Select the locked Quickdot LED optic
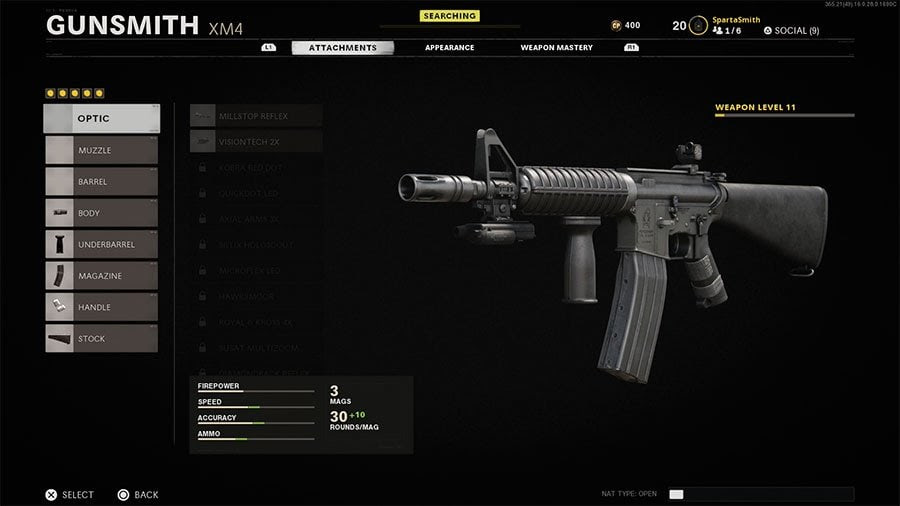900x506 pixels. click(256, 193)
